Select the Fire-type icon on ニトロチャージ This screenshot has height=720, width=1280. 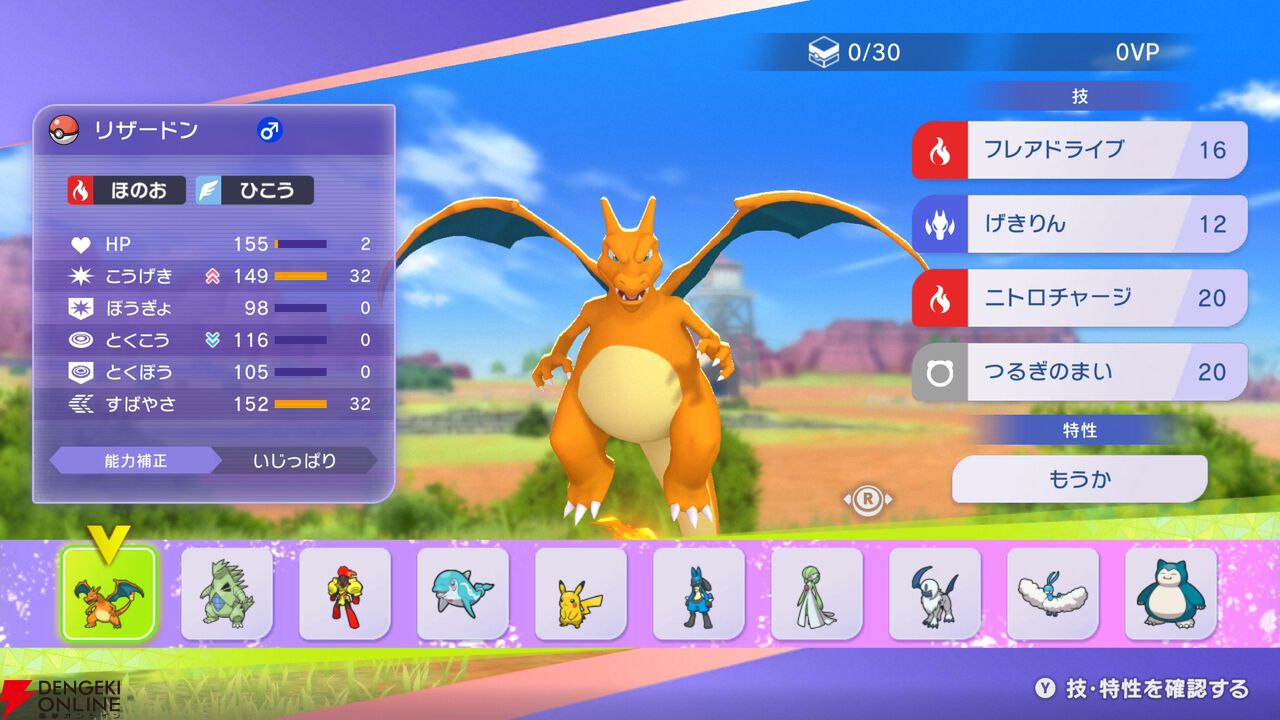coord(939,297)
